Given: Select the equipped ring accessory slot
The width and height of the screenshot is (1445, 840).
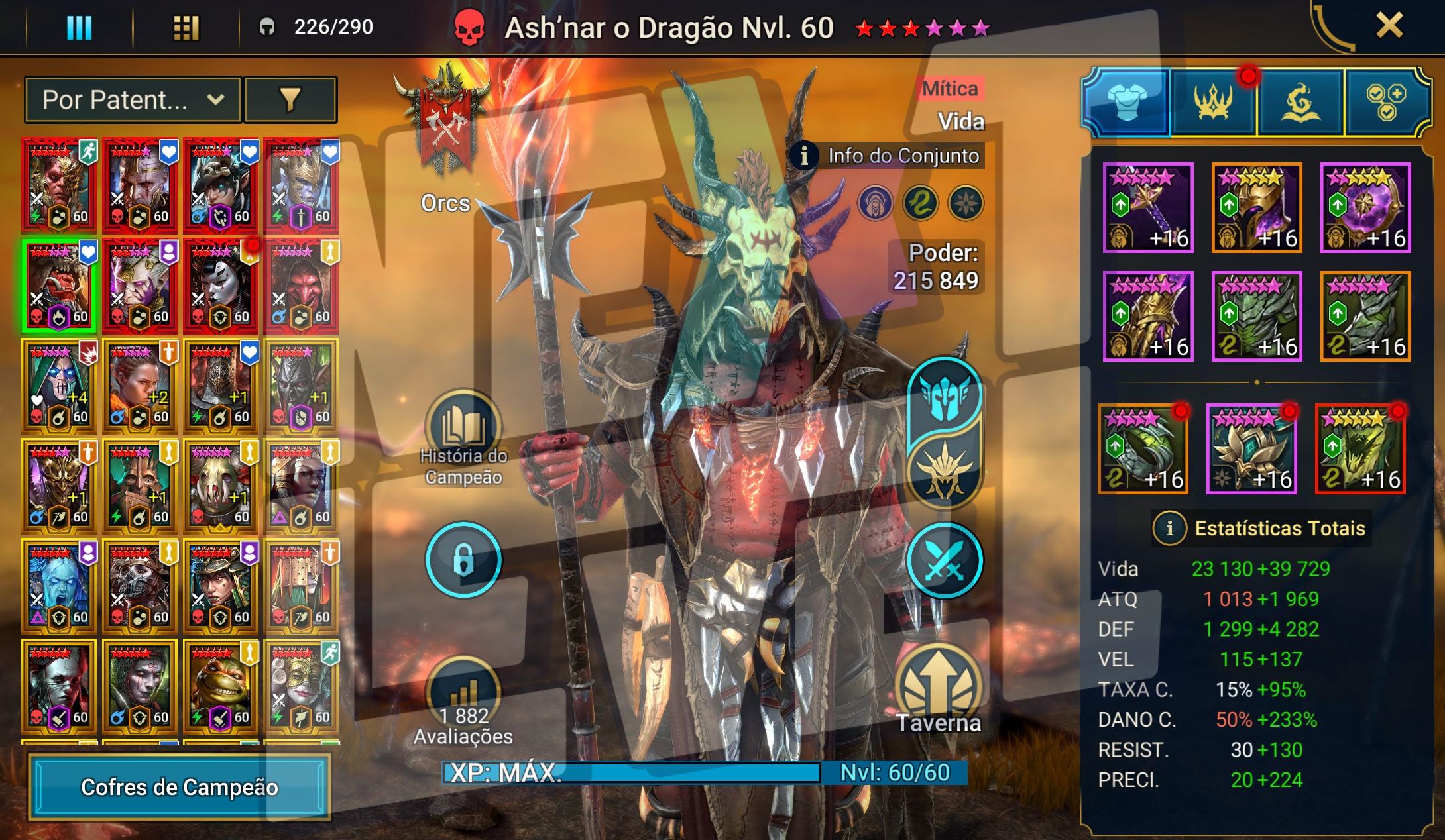Looking at the screenshot, I should (1143, 449).
